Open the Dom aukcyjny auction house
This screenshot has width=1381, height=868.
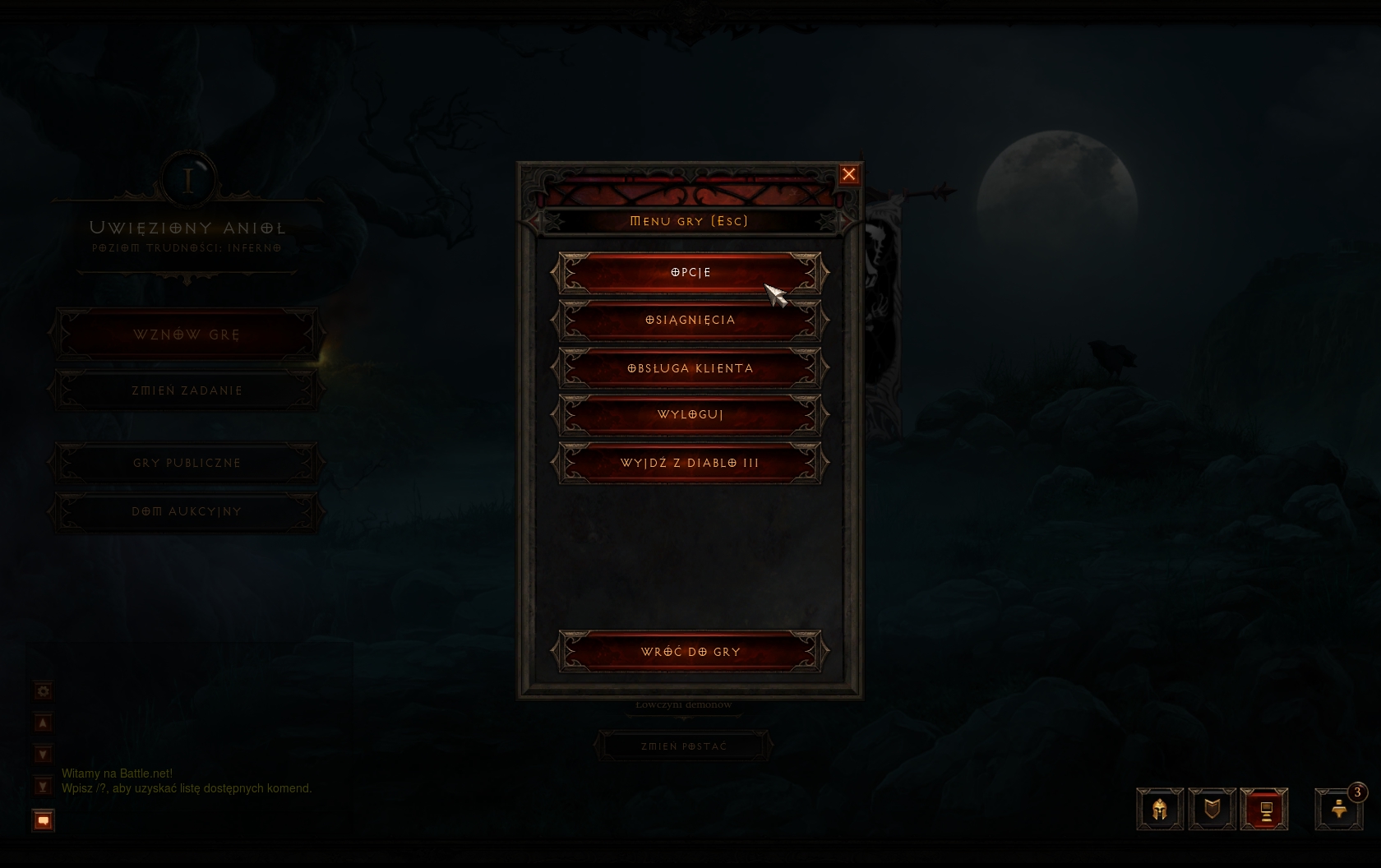187,511
